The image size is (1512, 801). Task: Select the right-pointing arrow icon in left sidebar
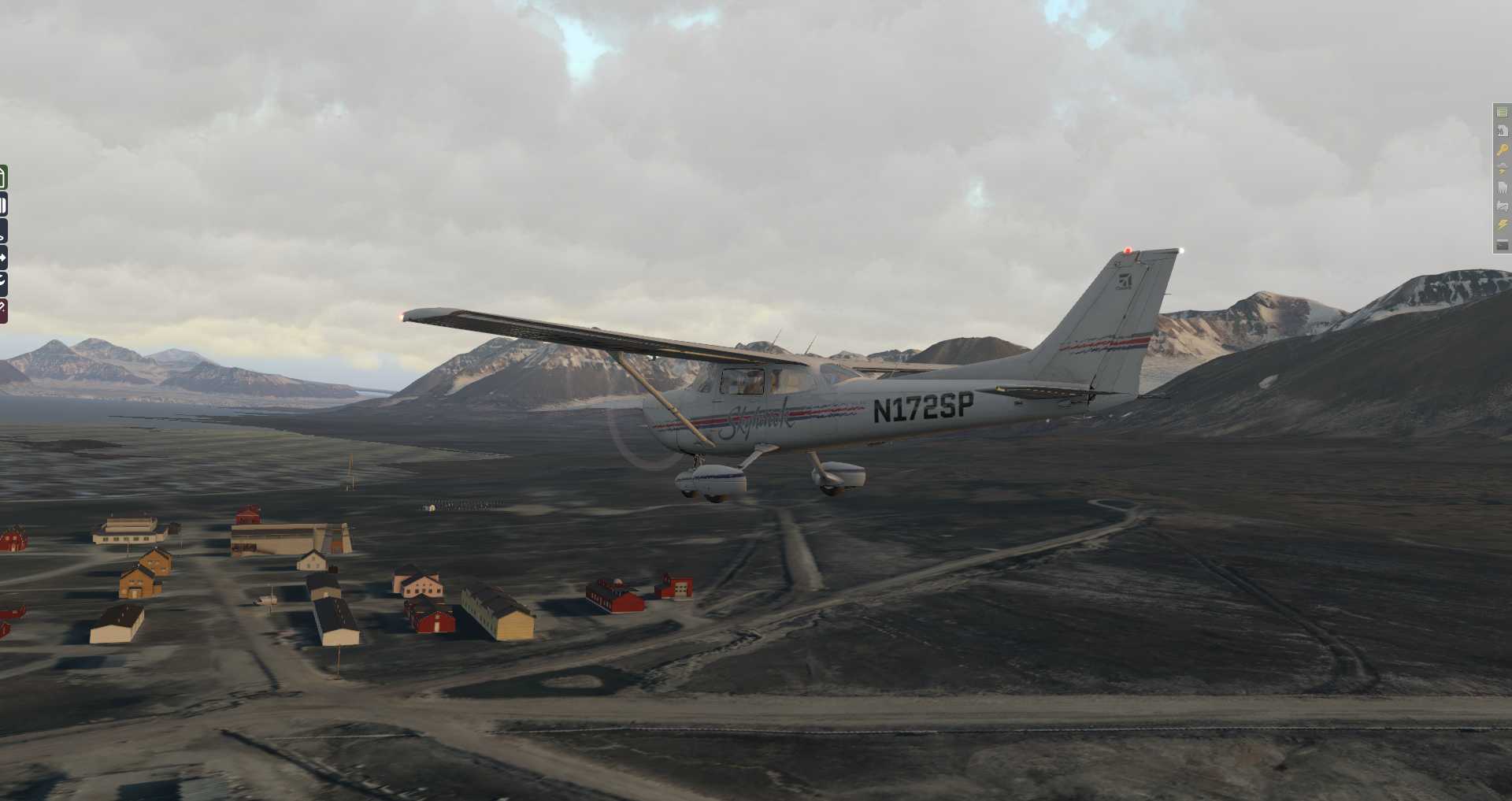point(3,257)
